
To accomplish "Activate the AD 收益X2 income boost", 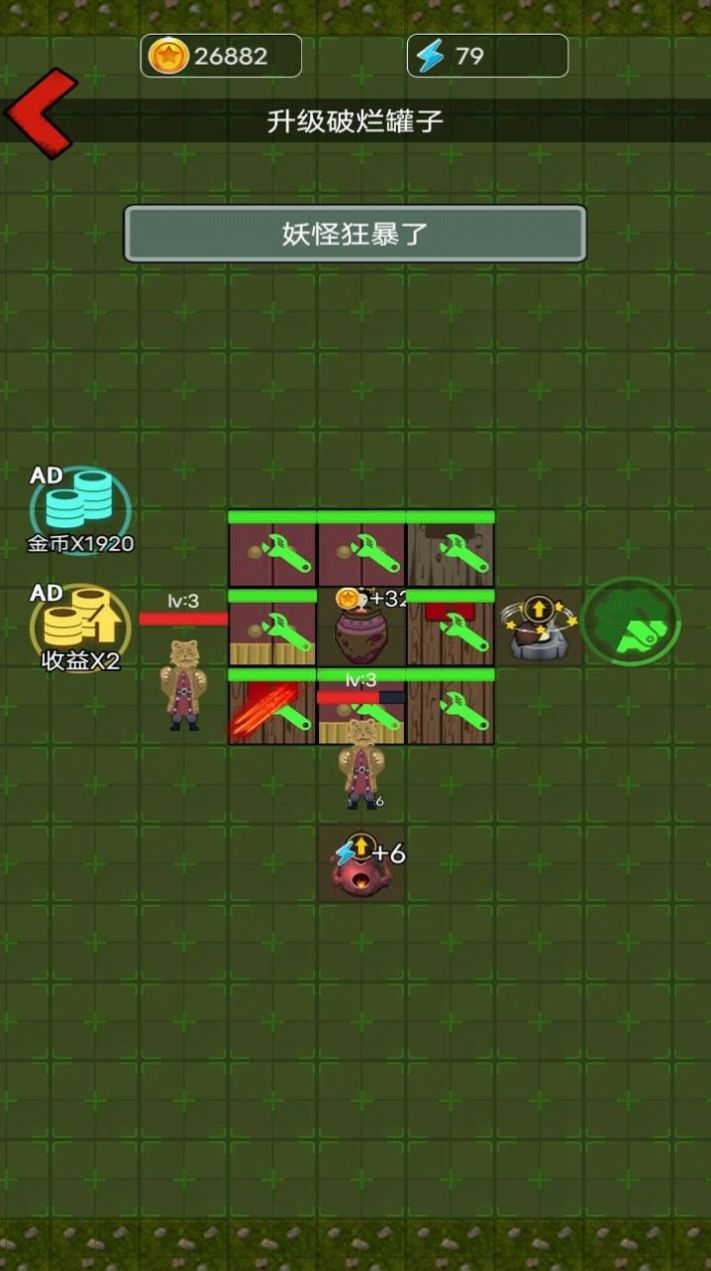I will [x=80, y=628].
